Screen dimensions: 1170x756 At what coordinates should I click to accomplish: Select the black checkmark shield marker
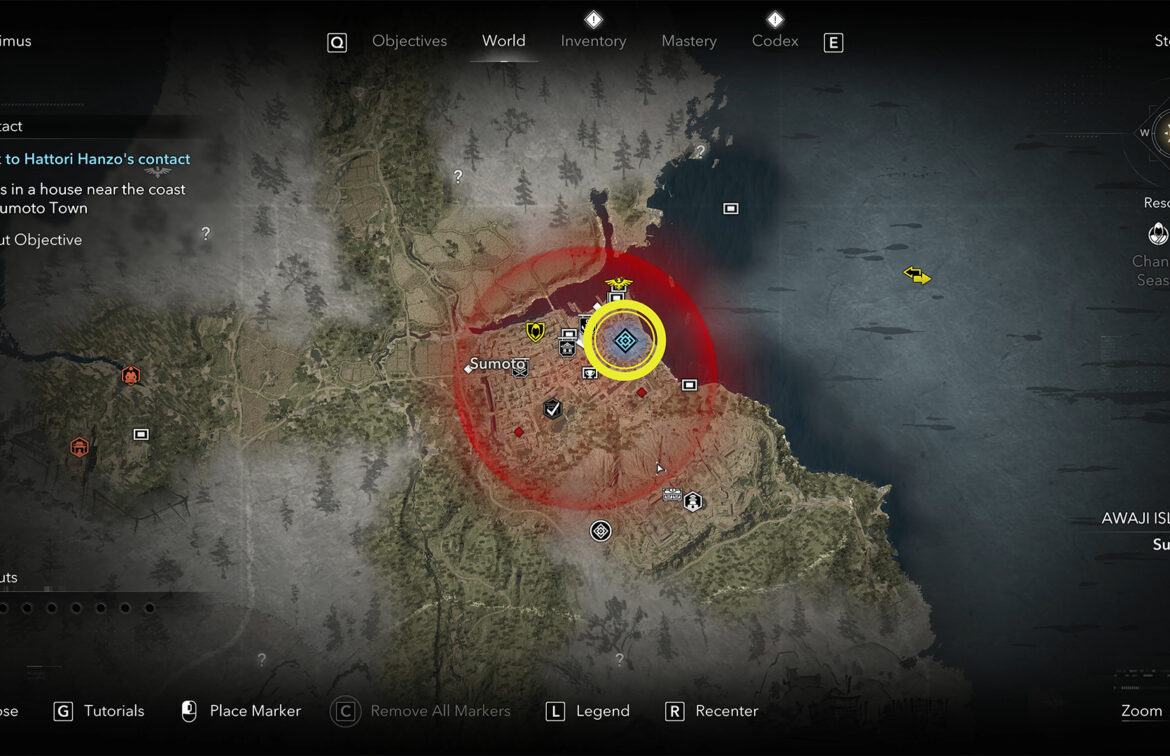pos(552,408)
